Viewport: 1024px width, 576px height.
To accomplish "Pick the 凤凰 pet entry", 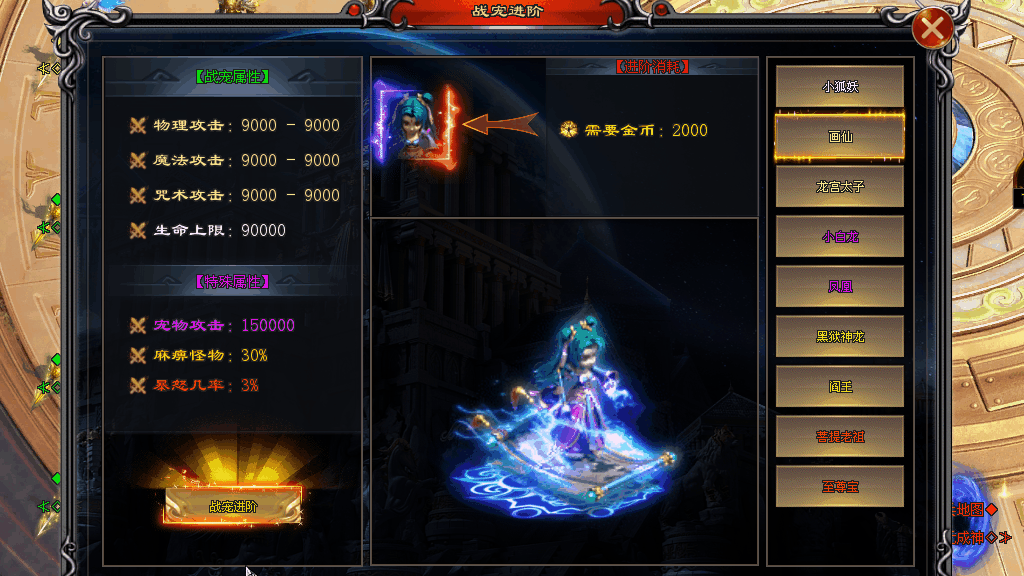I will click(840, 287).
